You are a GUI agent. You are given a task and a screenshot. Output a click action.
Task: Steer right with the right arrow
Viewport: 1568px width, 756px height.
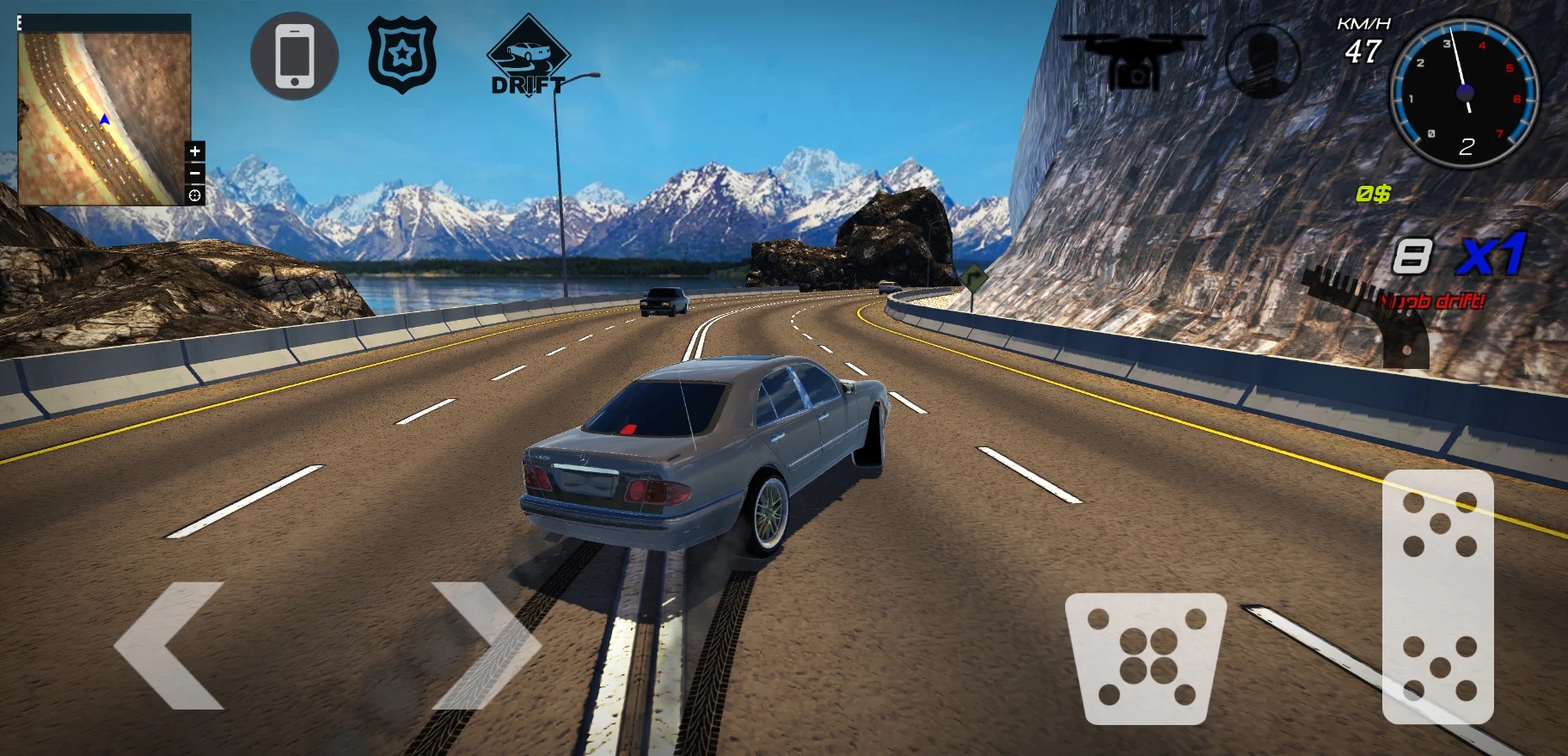486,645
